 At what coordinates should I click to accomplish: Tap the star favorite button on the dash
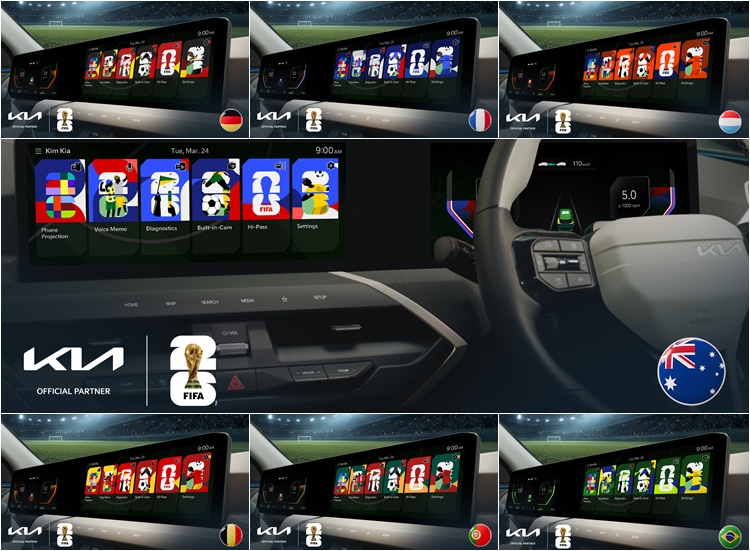284,299
